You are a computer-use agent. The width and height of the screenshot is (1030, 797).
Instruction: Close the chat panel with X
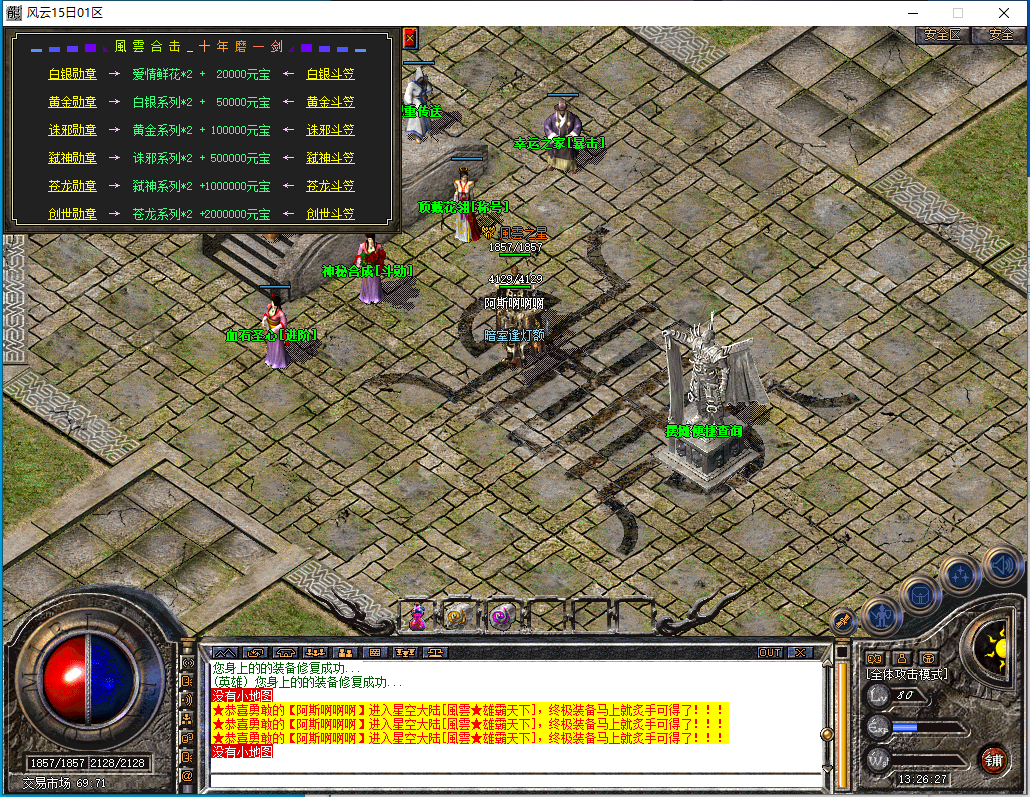799,652
